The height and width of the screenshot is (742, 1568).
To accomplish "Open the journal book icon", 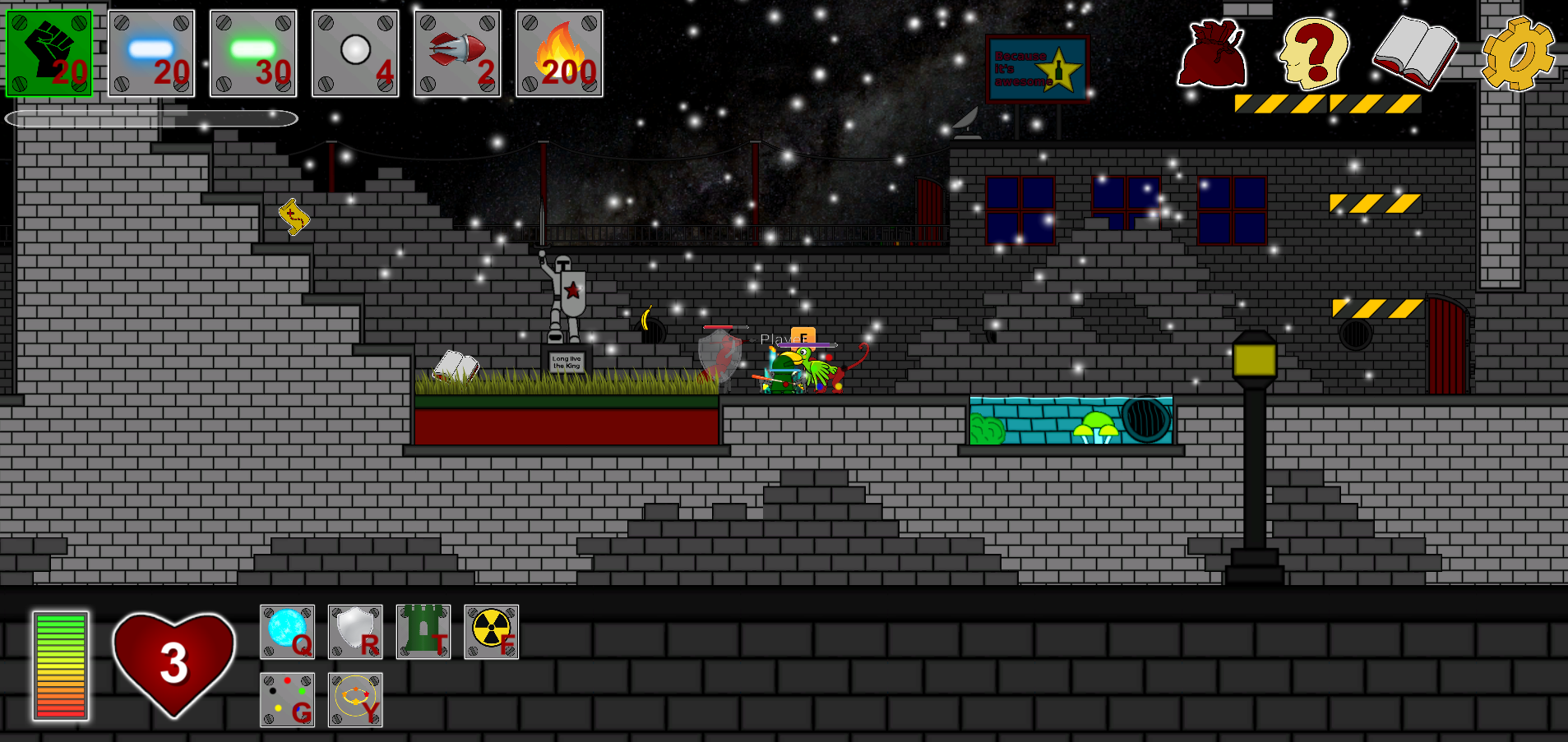I will coord(1415,53).
